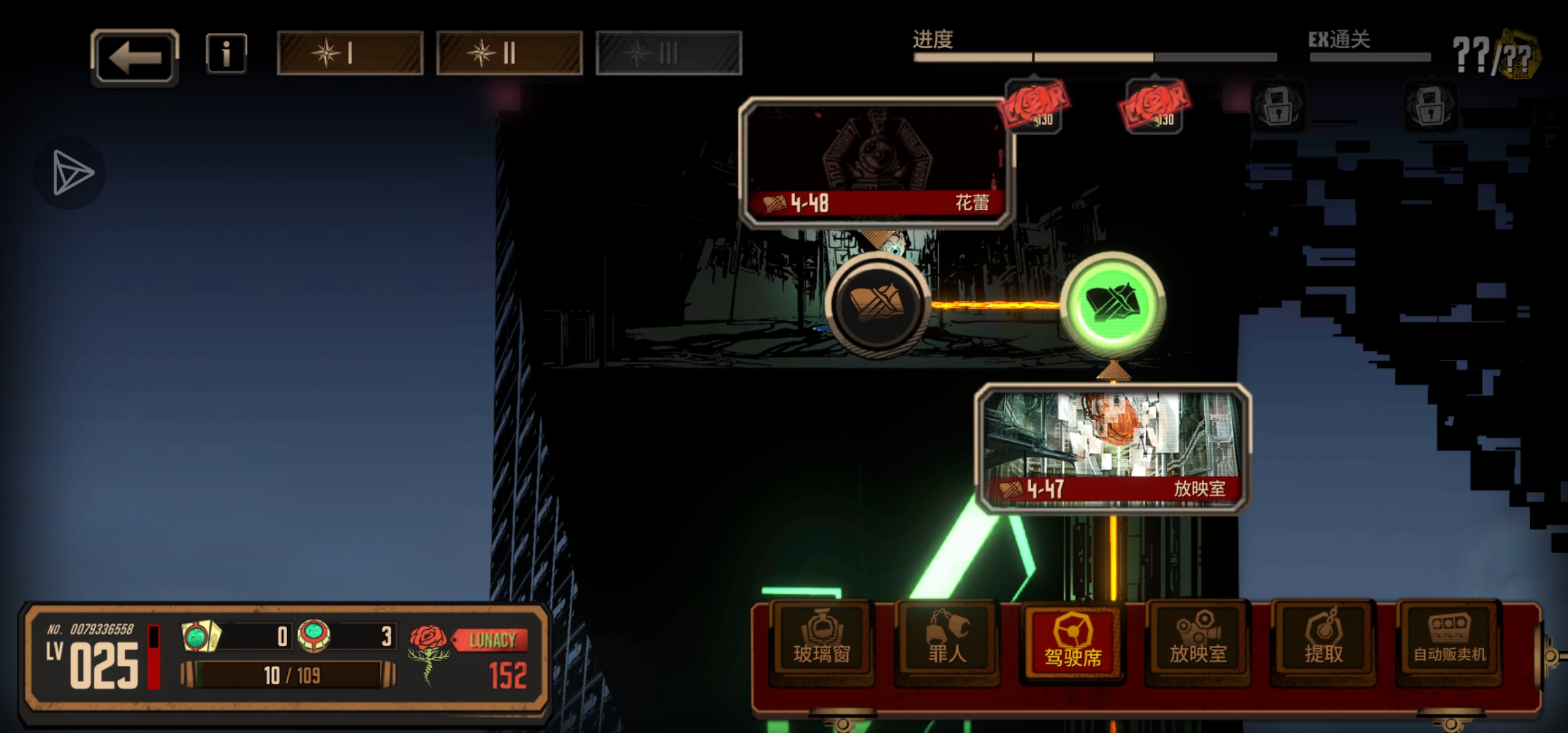1568x733 pixels.
Task: Switch to chapter part I tab
Action: pos(350,53)
